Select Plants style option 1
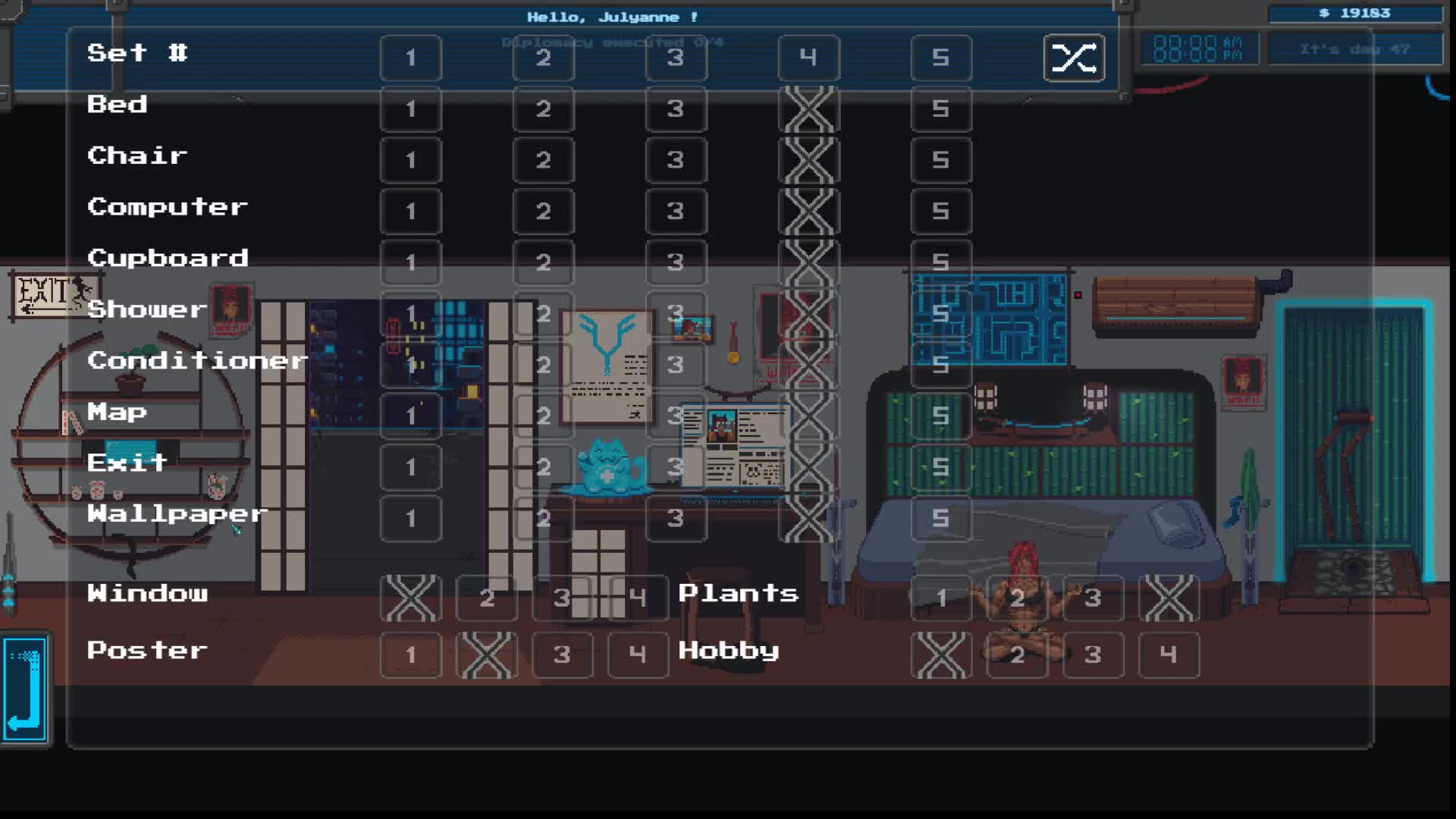This screenshot has width=1456, height=819. pyautogui.click(x=941, y=598)
